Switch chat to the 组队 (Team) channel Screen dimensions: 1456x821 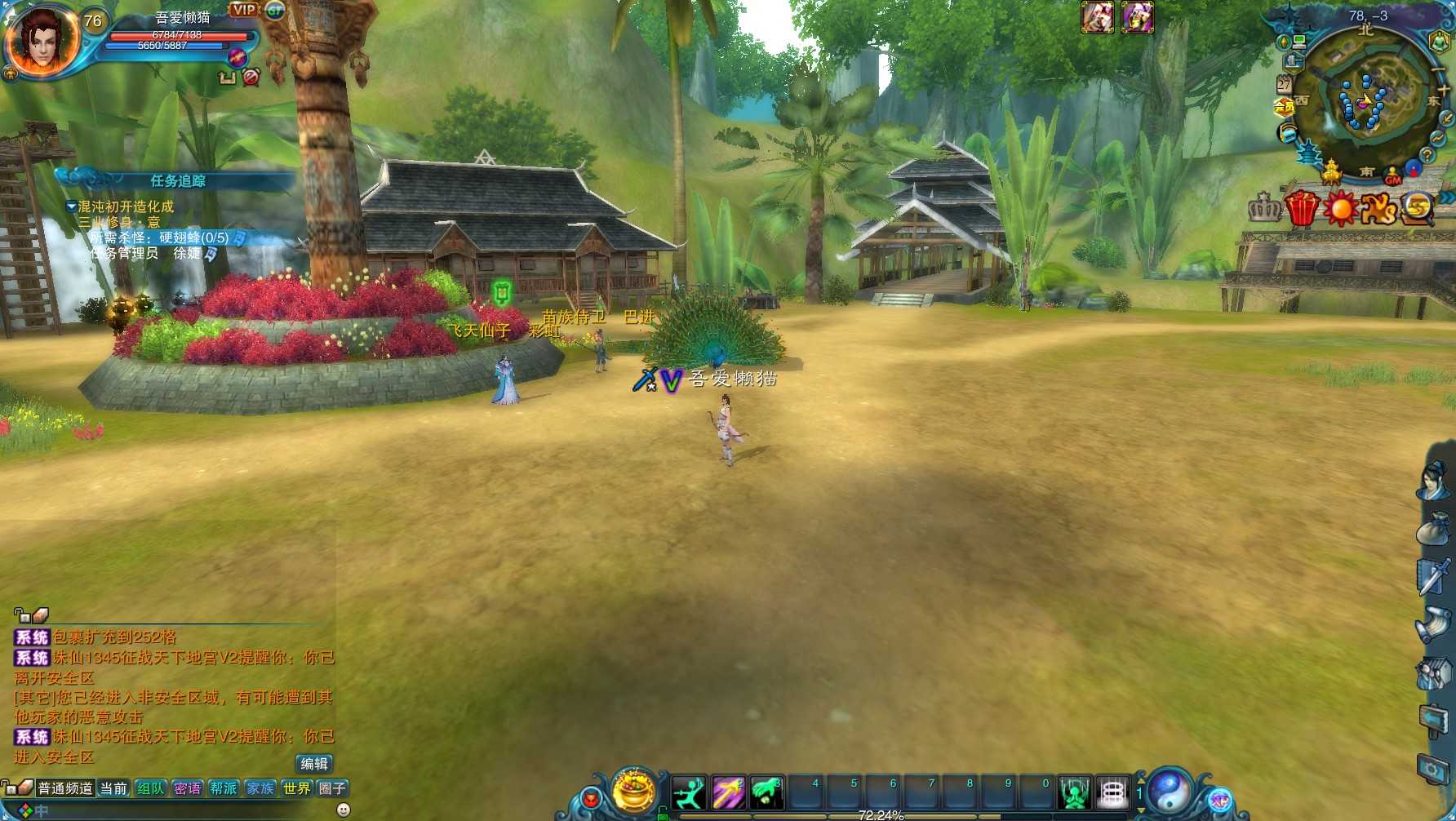click(150, 788)
